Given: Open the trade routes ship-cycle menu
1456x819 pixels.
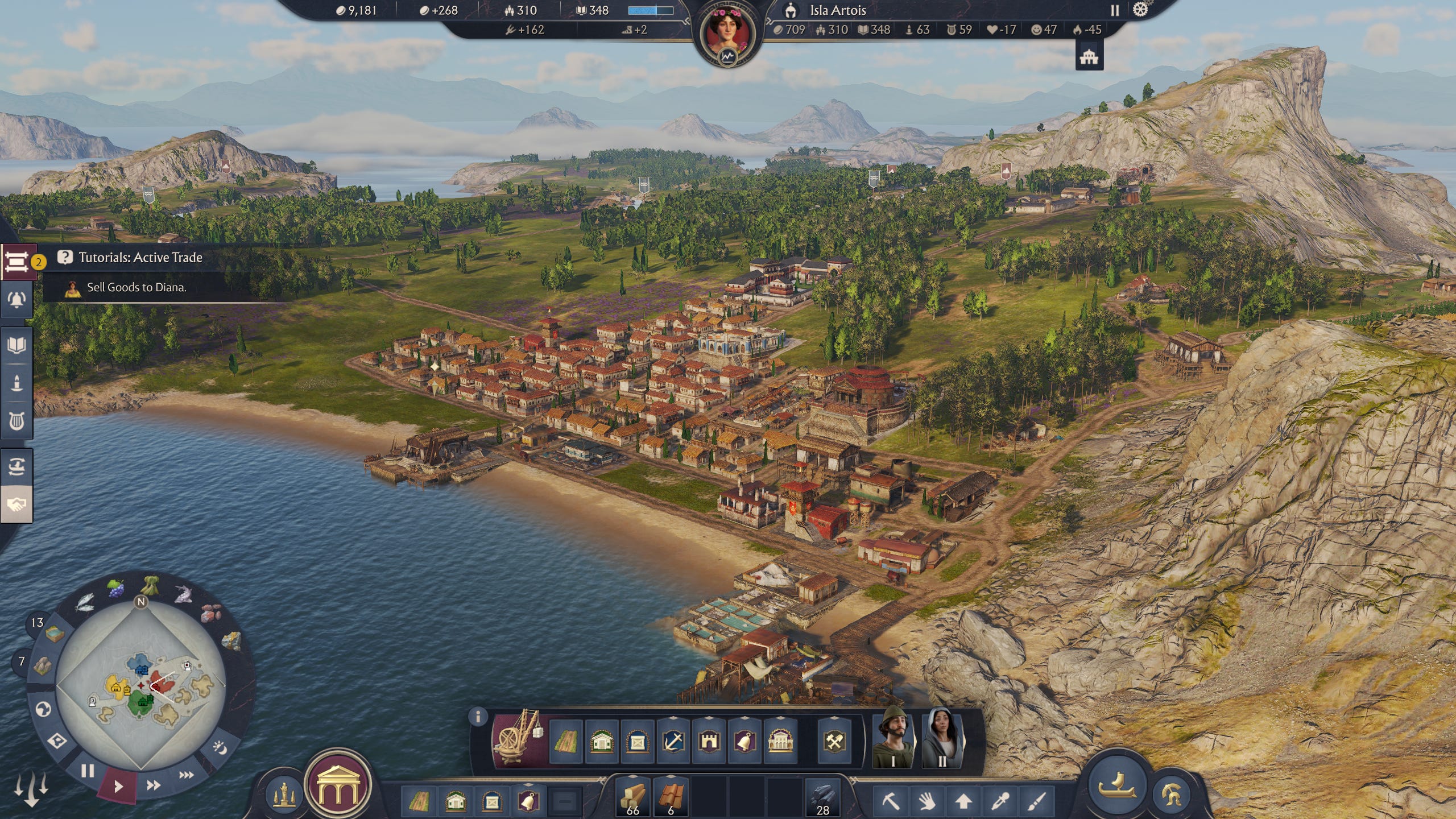Looking at the screenshot, I should [x=16, y=467].
